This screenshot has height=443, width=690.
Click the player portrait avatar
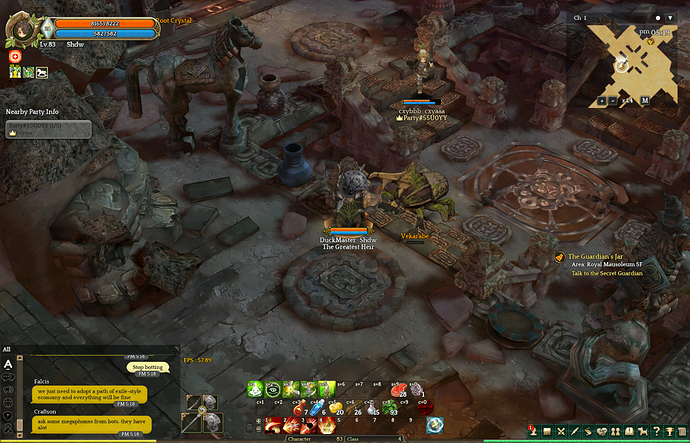19,27
